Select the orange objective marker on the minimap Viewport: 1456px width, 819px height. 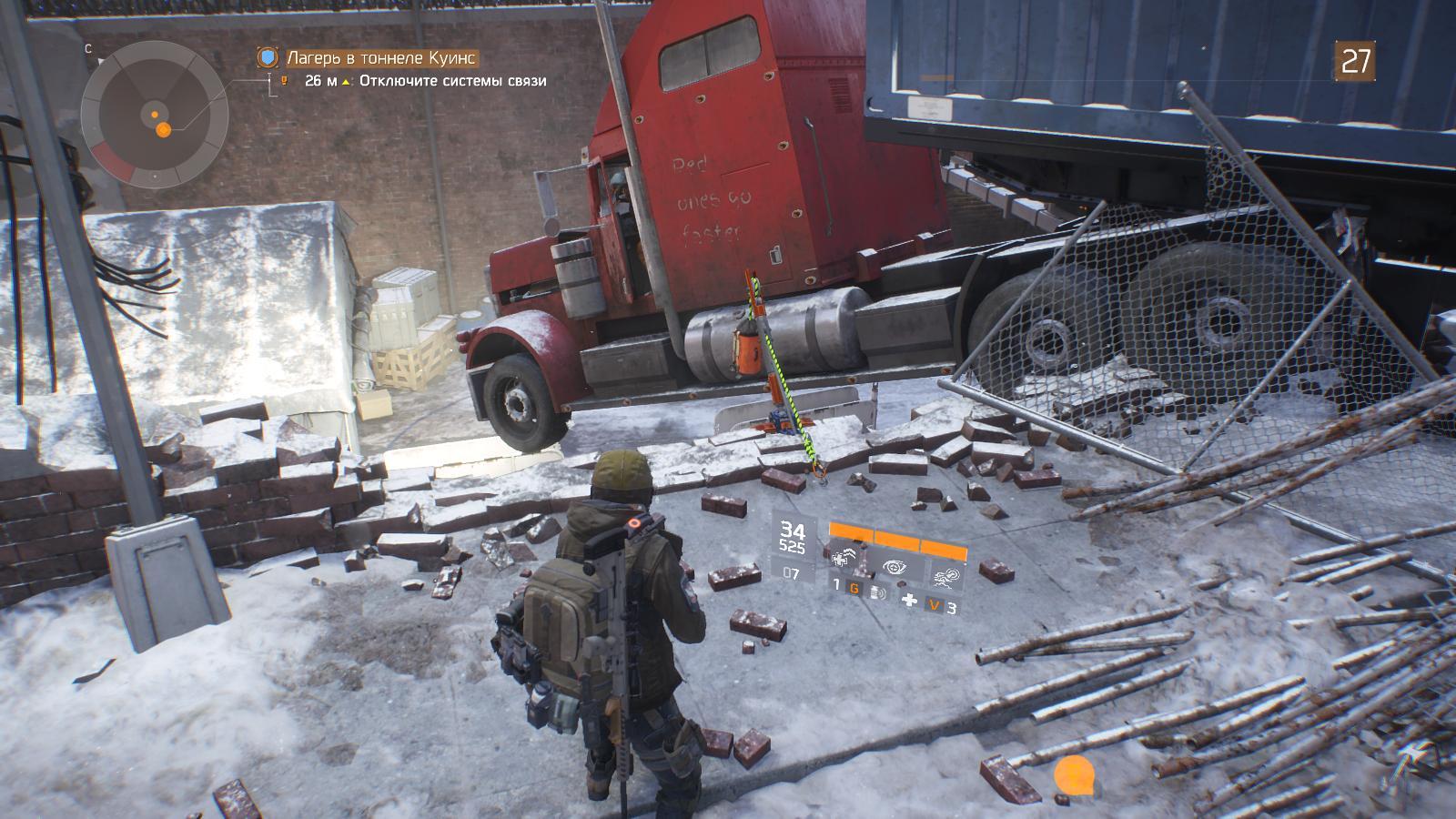[x=164, y=130]
